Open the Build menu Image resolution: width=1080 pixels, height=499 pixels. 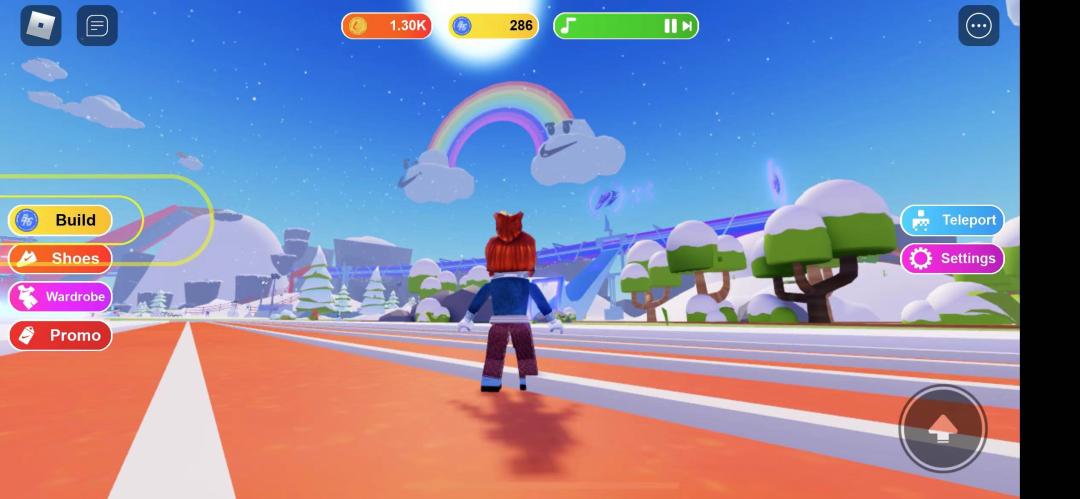60,220
